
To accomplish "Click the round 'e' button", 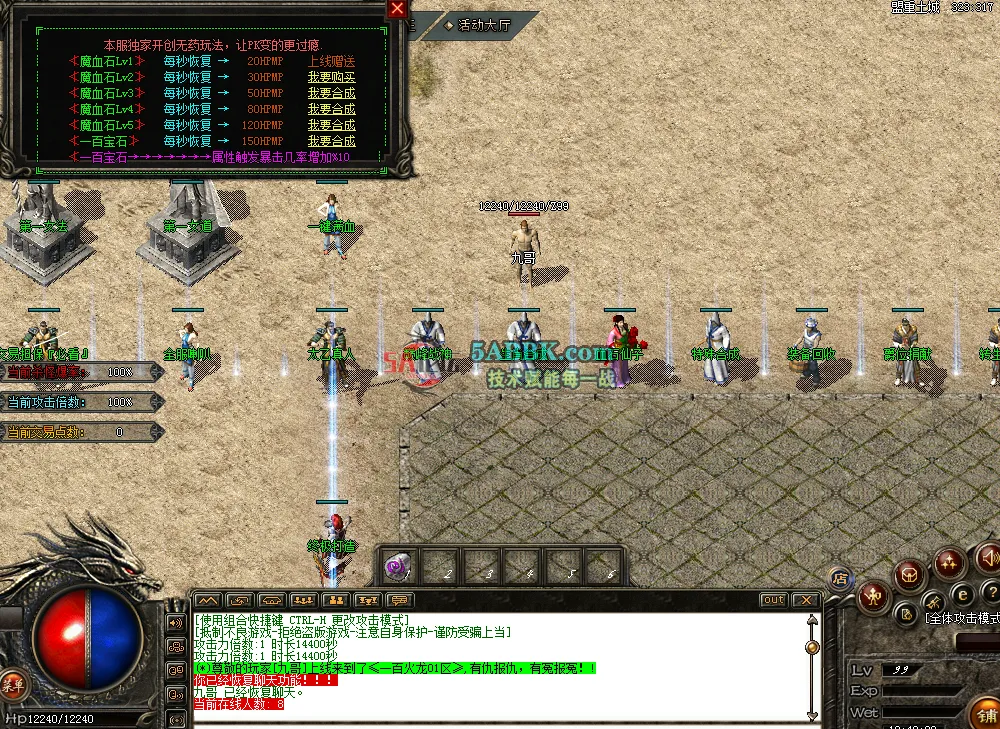I will (x=964, y=594).
